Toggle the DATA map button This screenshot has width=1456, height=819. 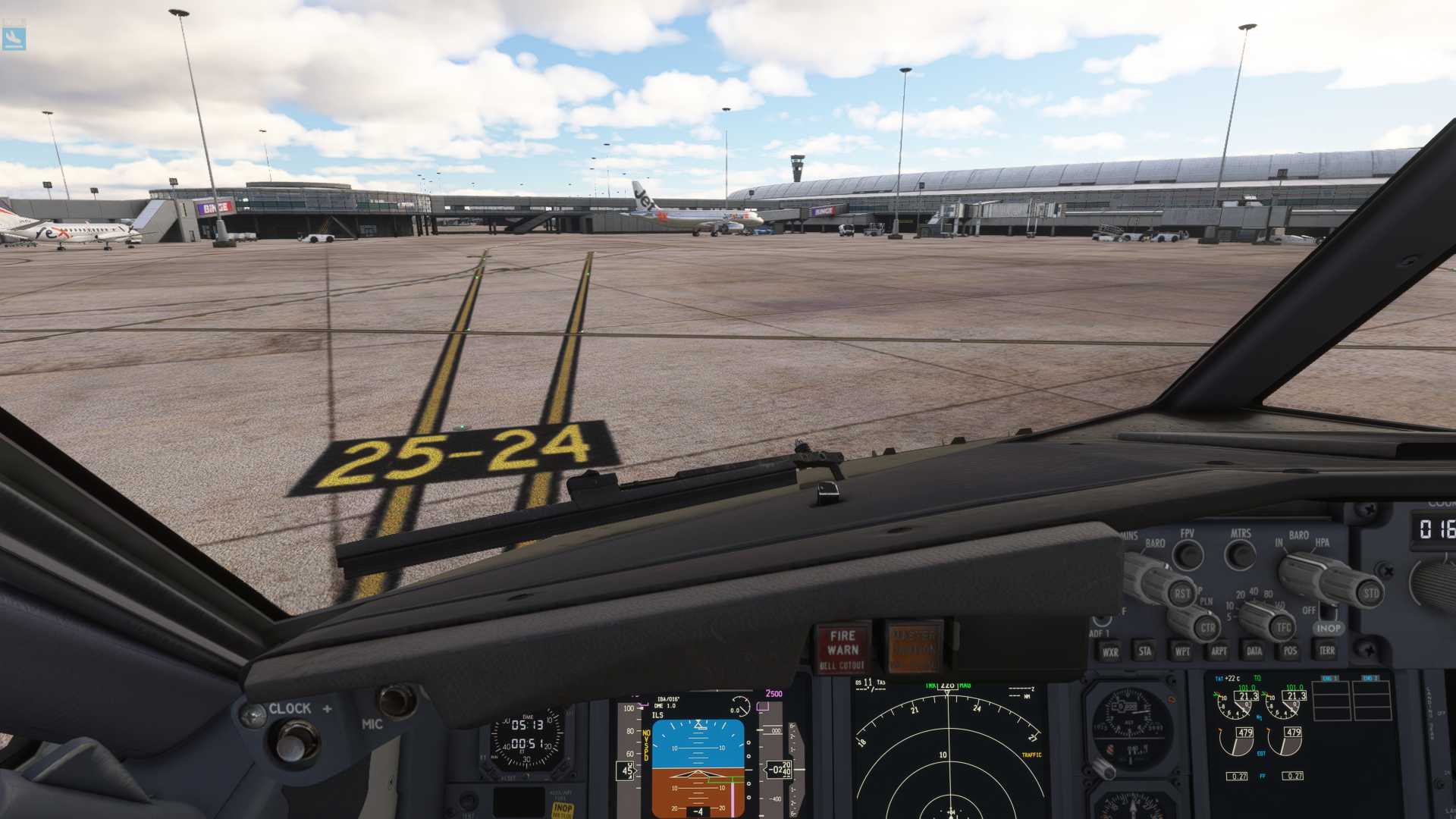[x=1254, y=651]
